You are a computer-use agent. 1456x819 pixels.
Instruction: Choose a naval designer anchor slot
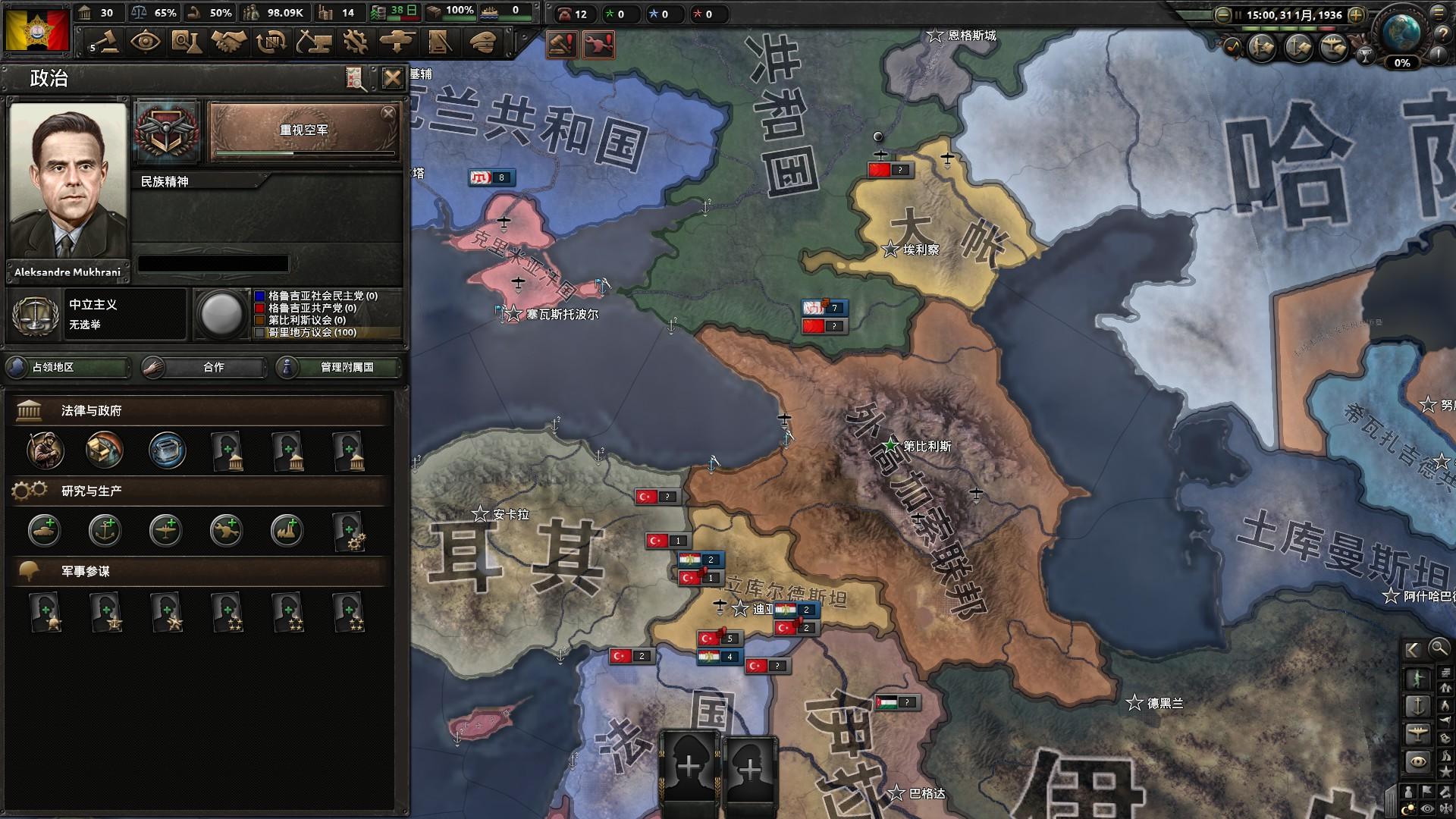click(105, 531)
